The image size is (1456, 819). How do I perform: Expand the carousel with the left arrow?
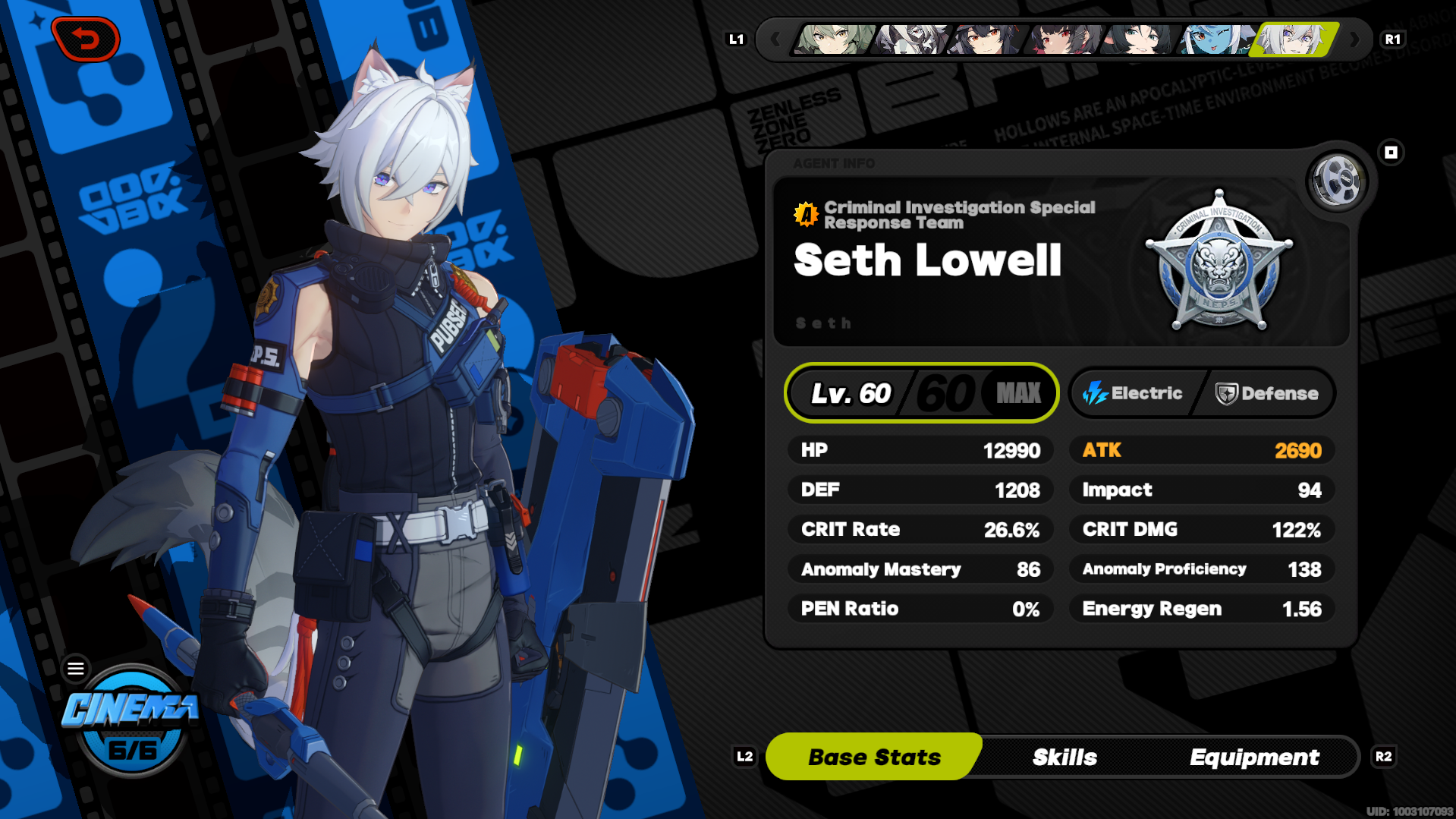pyautogui.click(x=775, y=39)
